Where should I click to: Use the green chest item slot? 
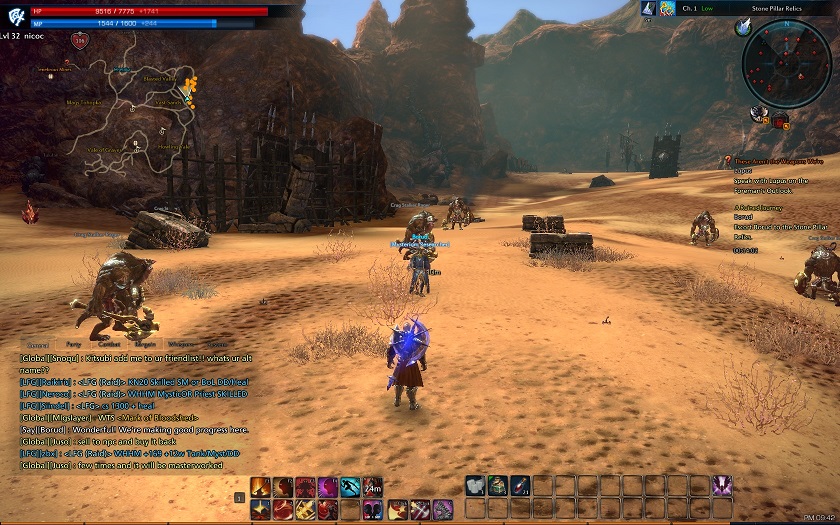click(x=498, y=486)
